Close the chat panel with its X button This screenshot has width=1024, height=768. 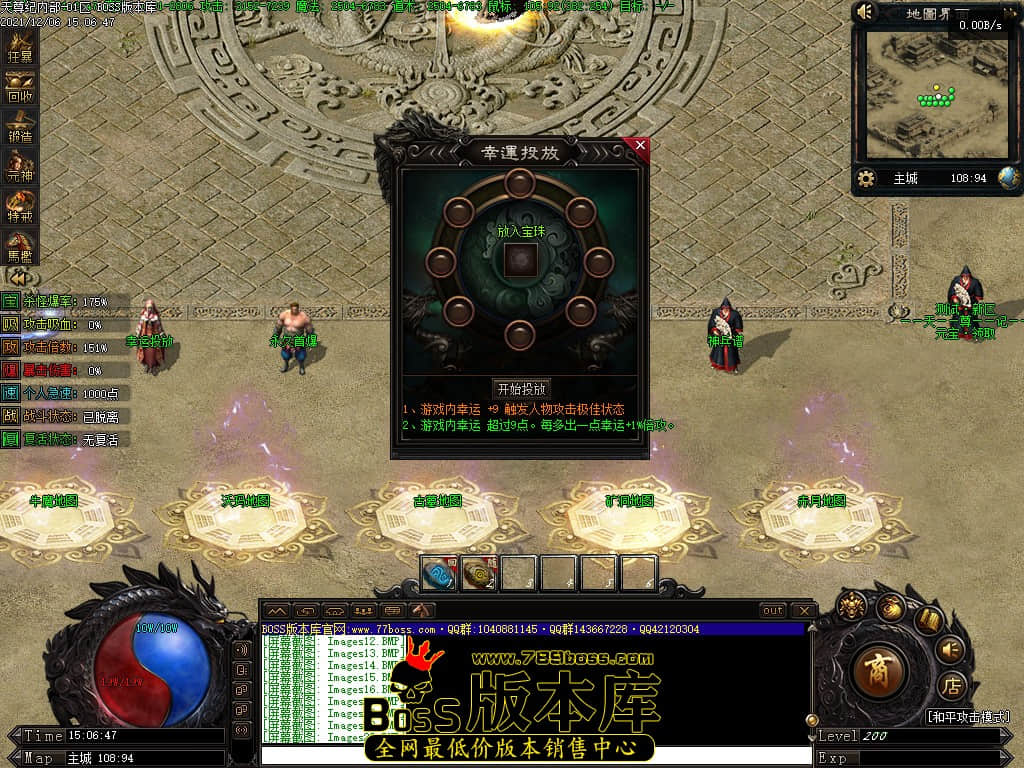pyautogui.click(x=803, y=610)
